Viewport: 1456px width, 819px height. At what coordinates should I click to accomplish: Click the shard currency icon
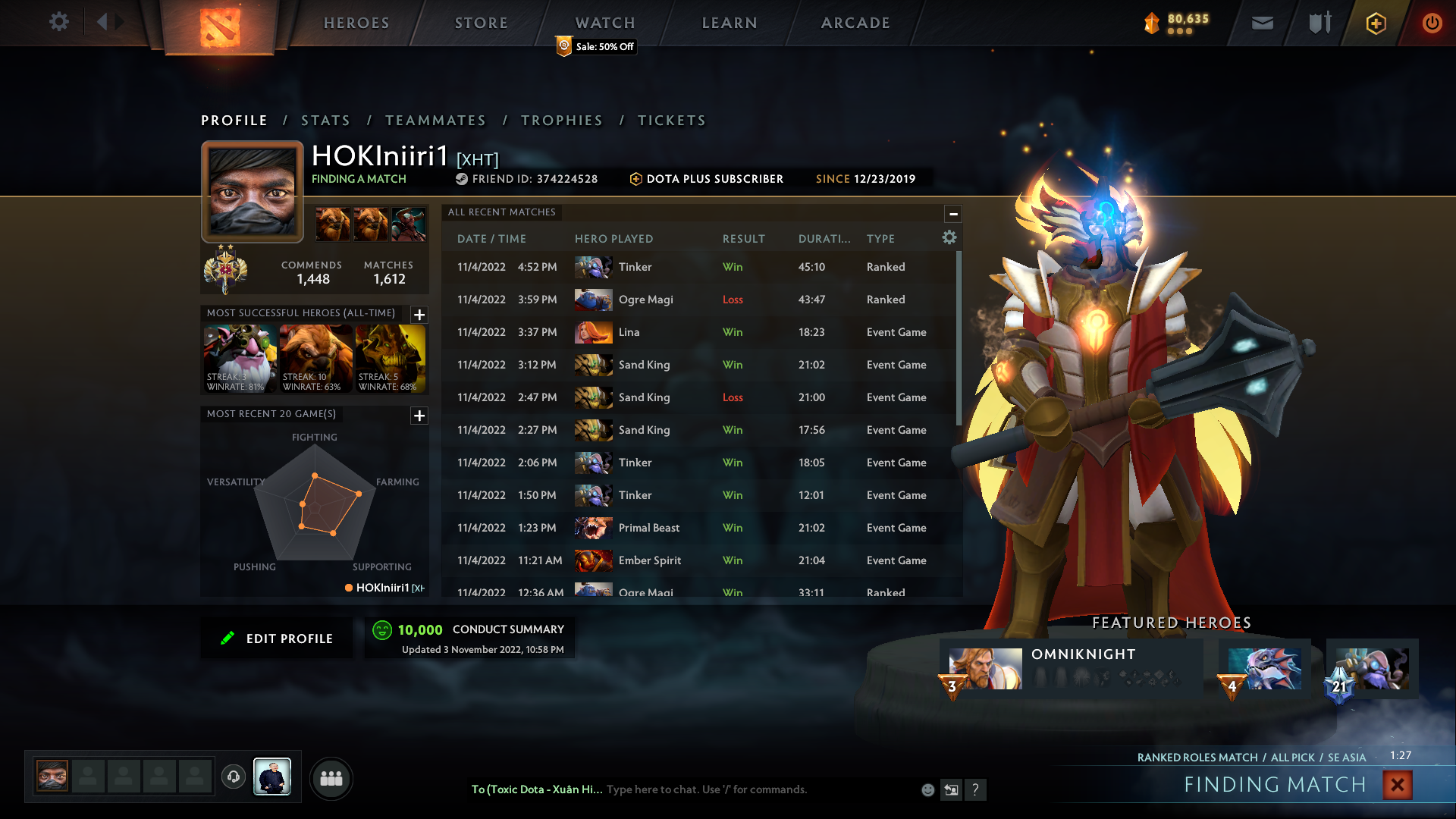[x=1152, y=24]
